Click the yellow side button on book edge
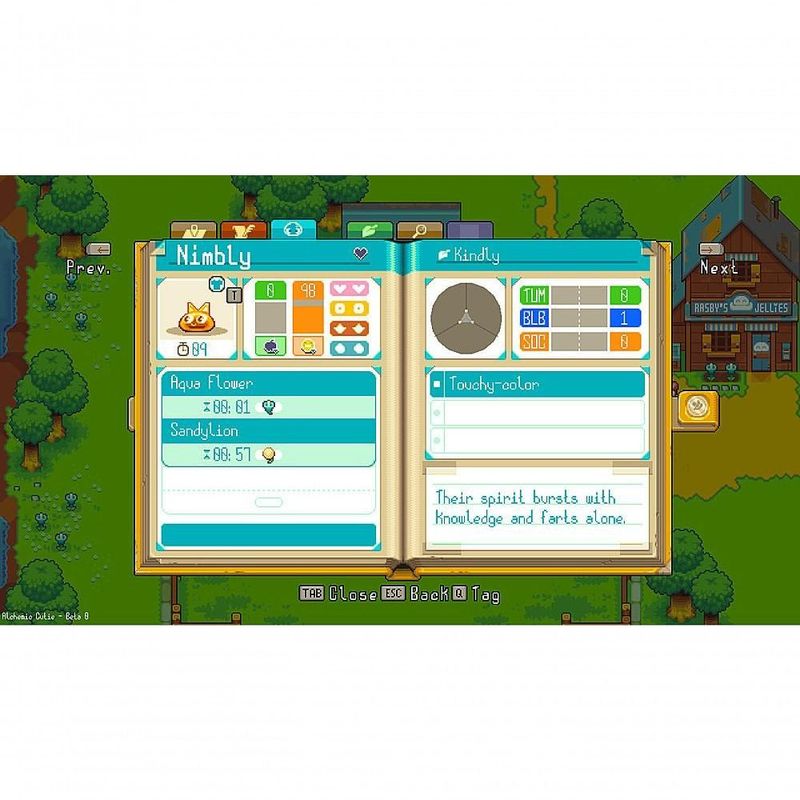This screenshot has width=800, height=800. [695, 407]
